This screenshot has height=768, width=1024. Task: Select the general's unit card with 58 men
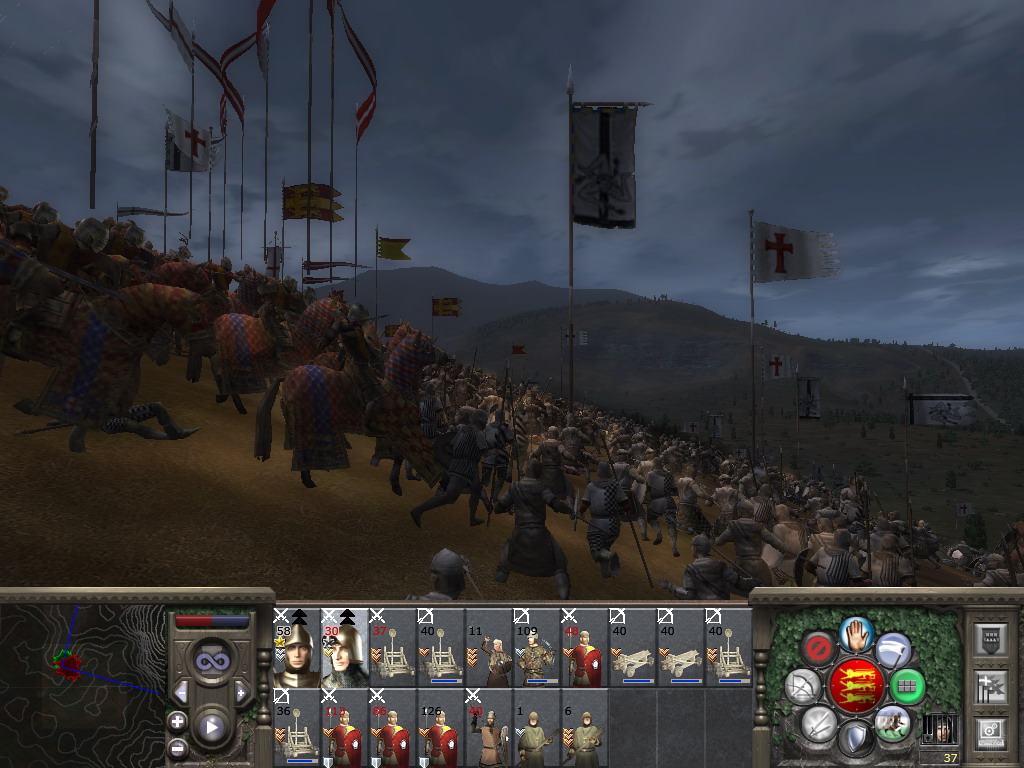pos(296,648)
